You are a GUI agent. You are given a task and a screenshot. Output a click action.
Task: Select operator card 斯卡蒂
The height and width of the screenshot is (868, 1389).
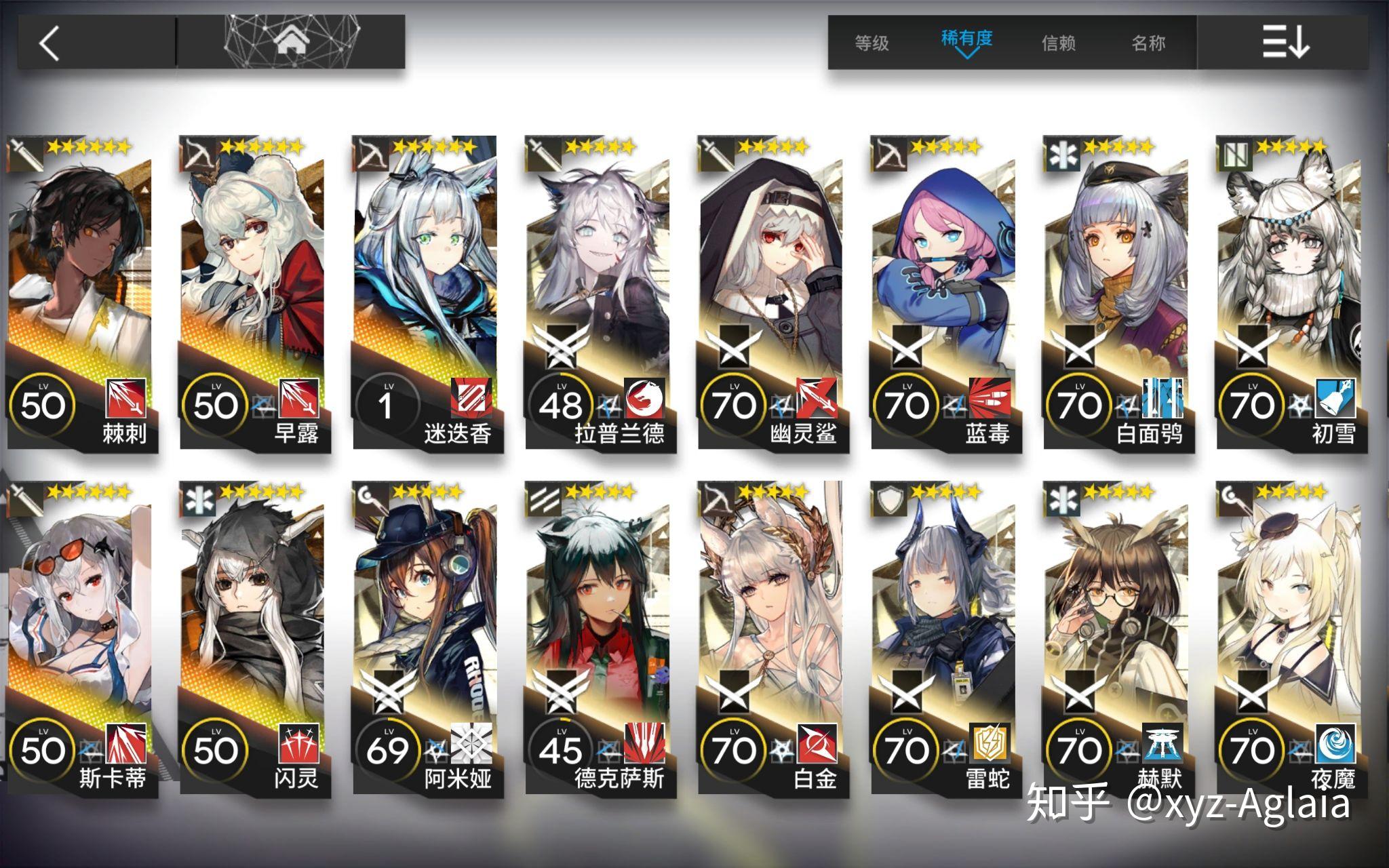click(81, 637)
